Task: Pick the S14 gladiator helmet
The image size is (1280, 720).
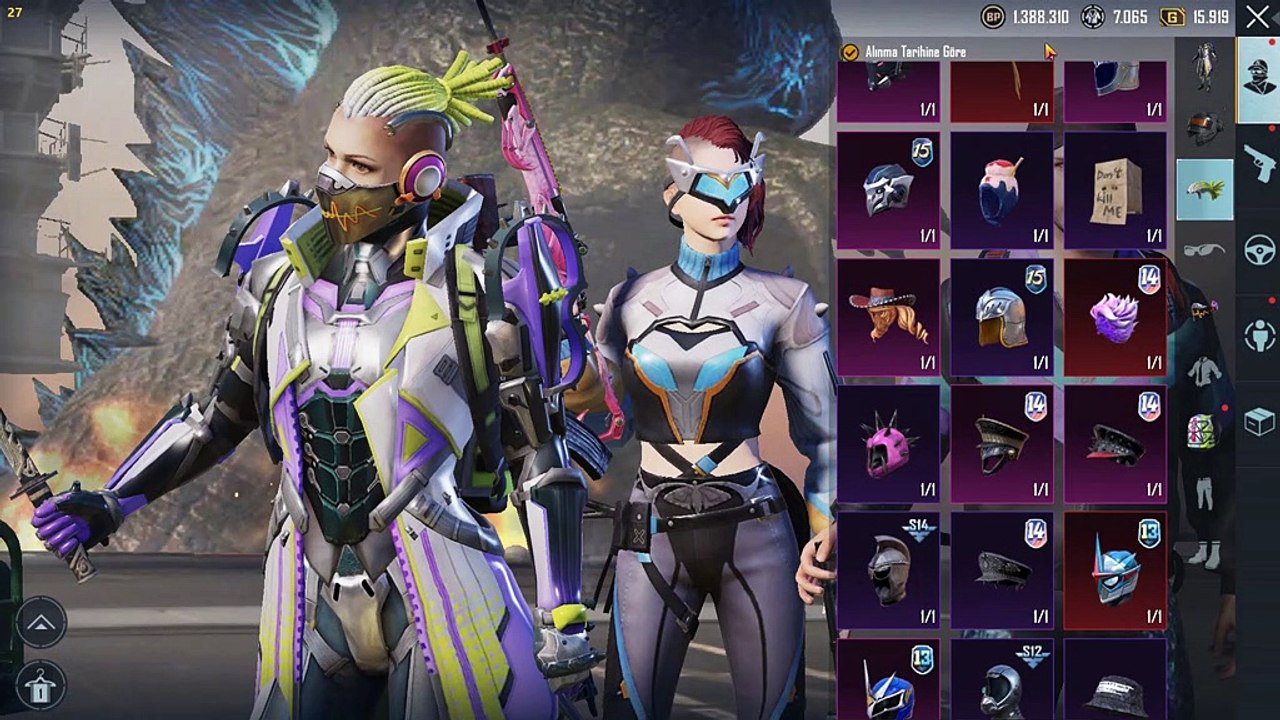Action: (887, 571)
